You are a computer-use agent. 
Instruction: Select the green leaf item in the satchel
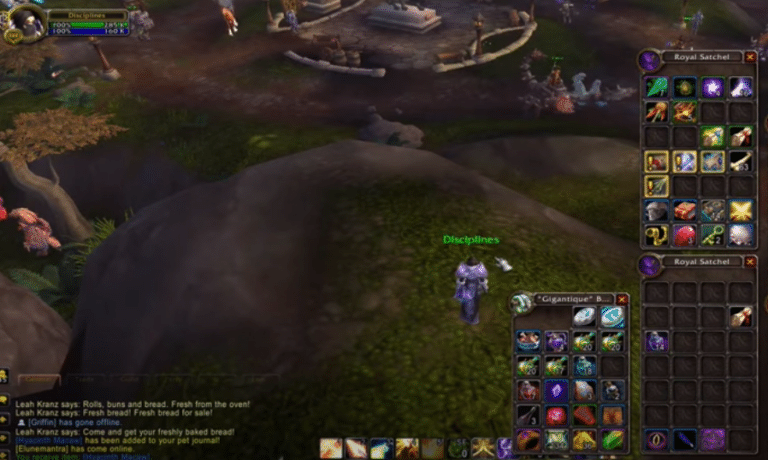[656, 86]
